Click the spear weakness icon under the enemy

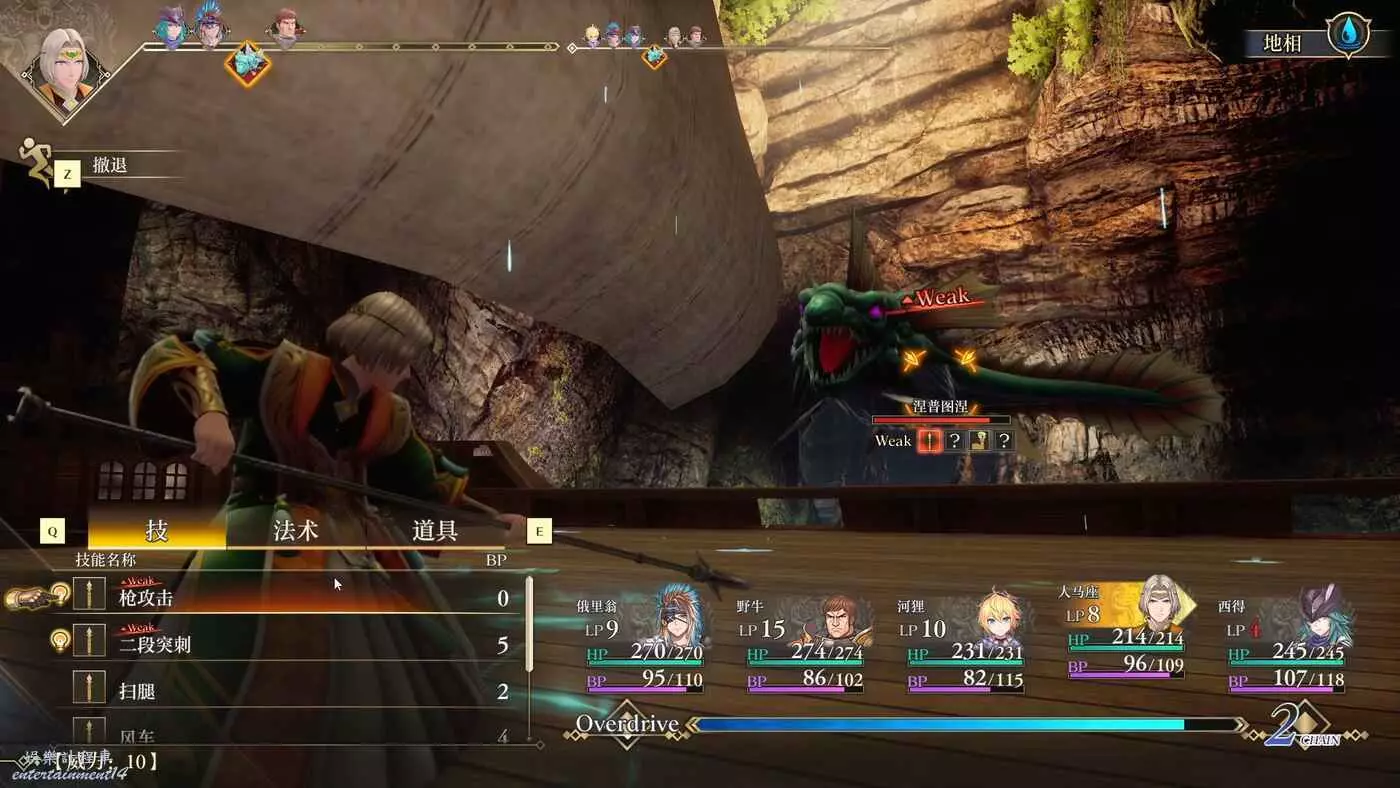[929, 440]
